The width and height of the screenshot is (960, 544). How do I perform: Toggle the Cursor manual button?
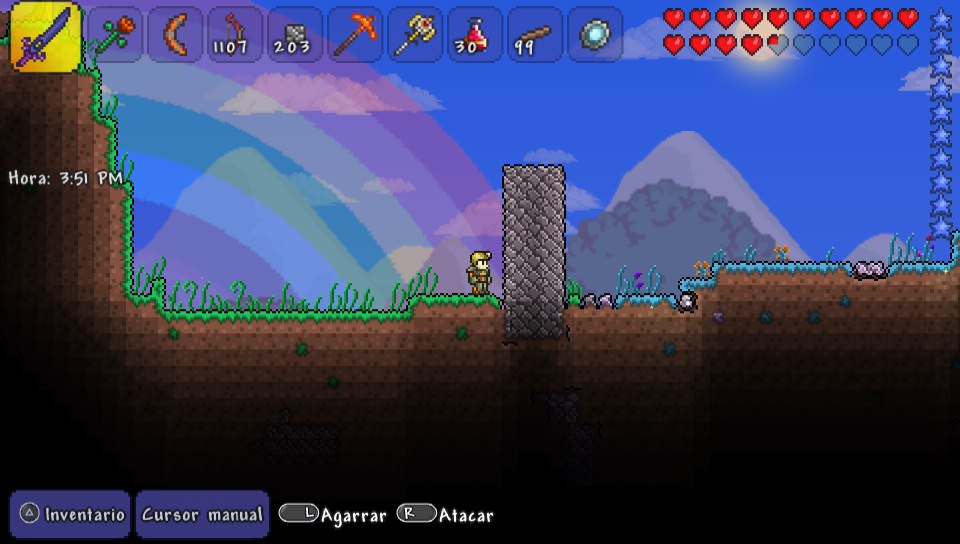[x=202, y=514]
